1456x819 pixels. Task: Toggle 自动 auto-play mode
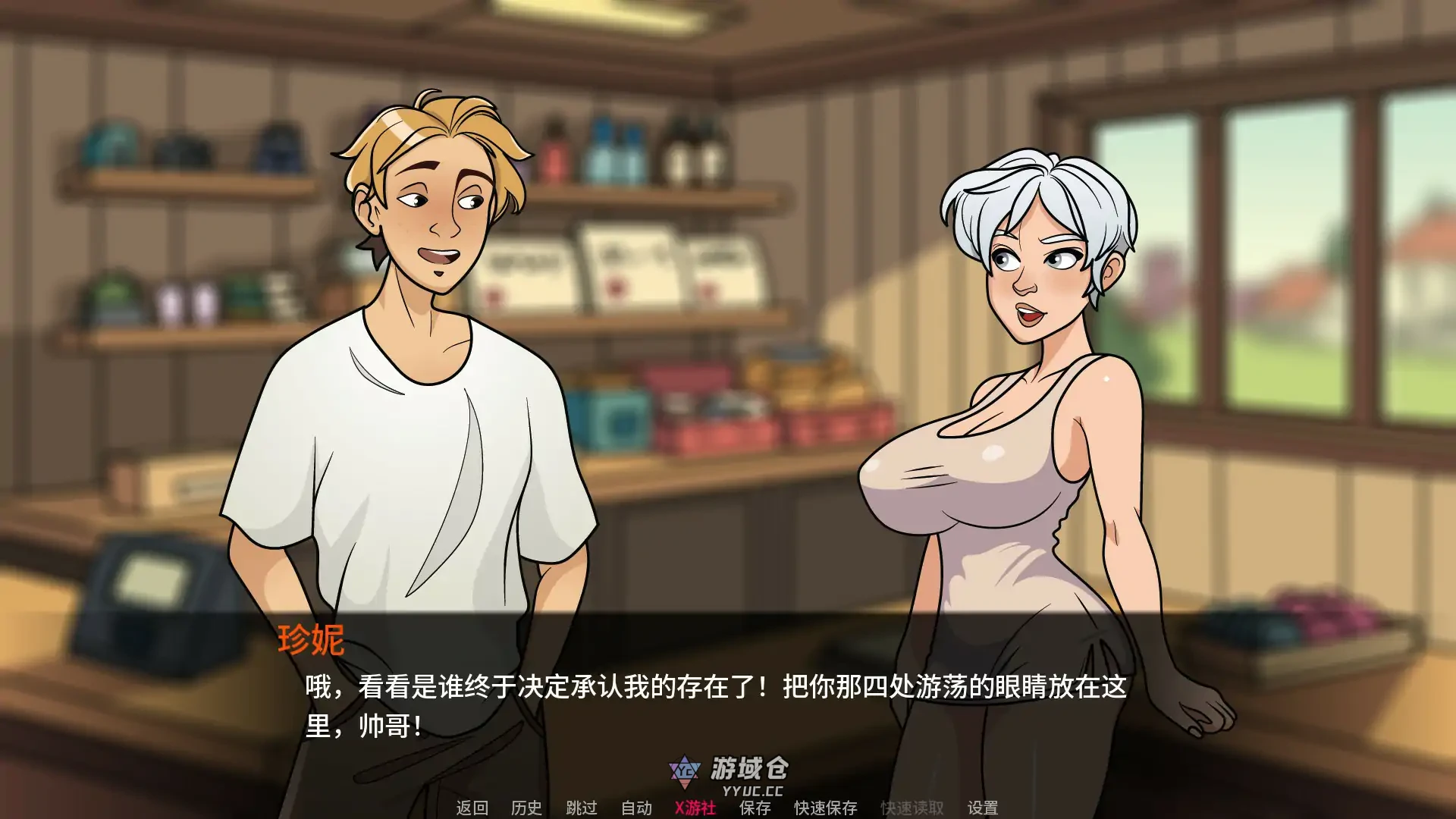click(635, 809)
